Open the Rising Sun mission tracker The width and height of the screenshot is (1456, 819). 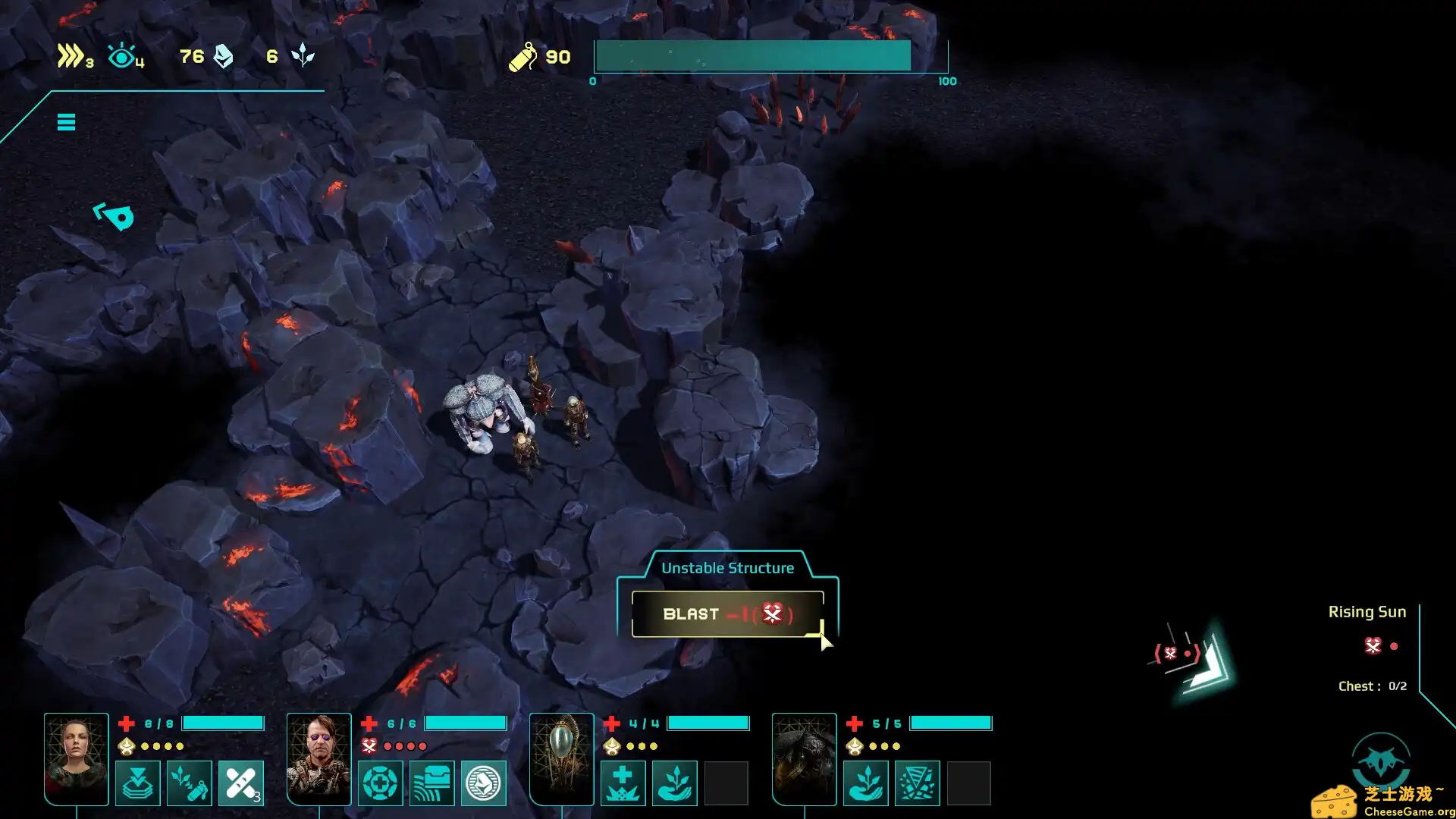(1367, 612)
